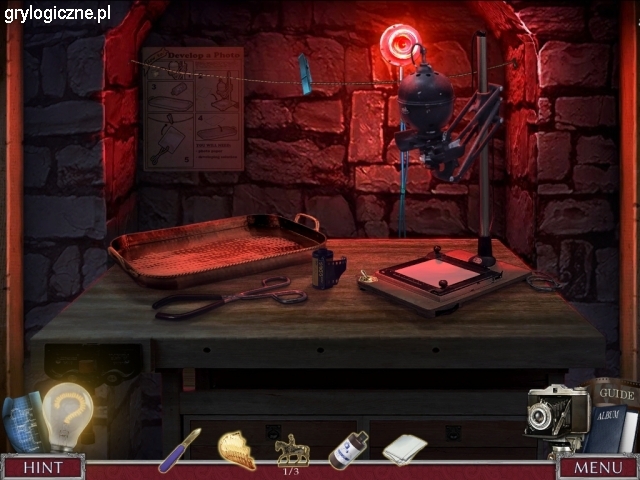Open the MENU

(x=598, y=467)
